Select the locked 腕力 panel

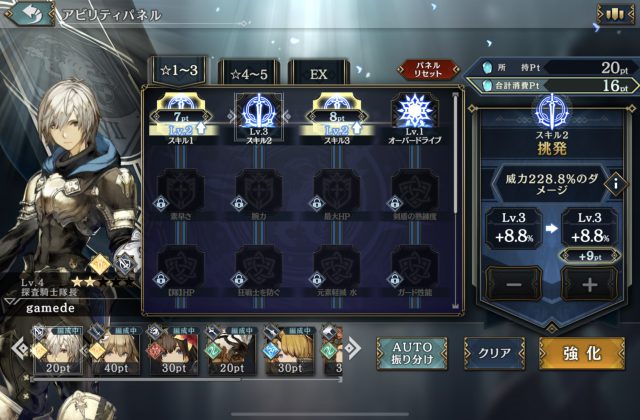tap(258, 190)
